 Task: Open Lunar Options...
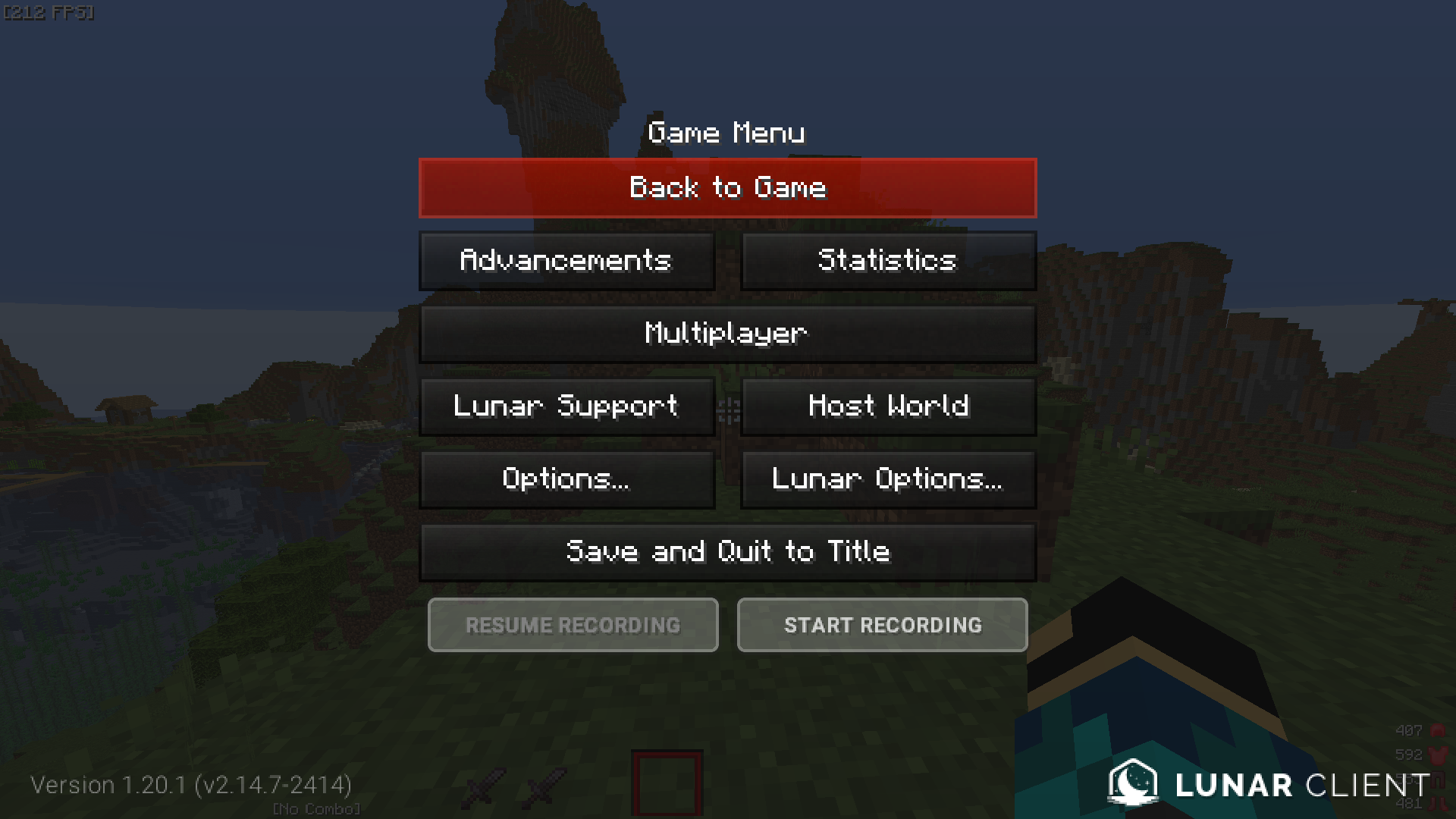pos(887,479)
